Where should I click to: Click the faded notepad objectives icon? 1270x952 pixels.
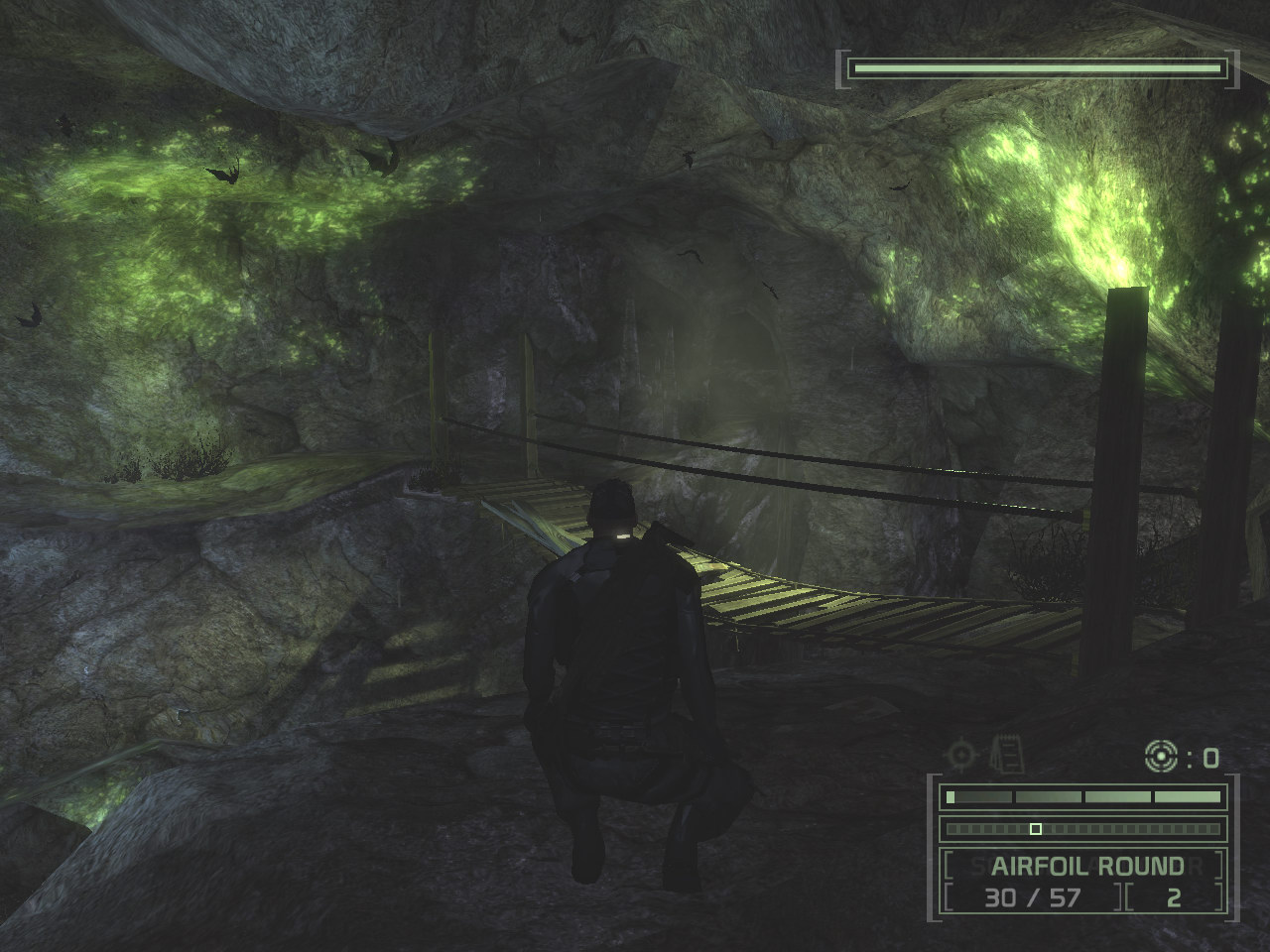(x=1007, y=755)
